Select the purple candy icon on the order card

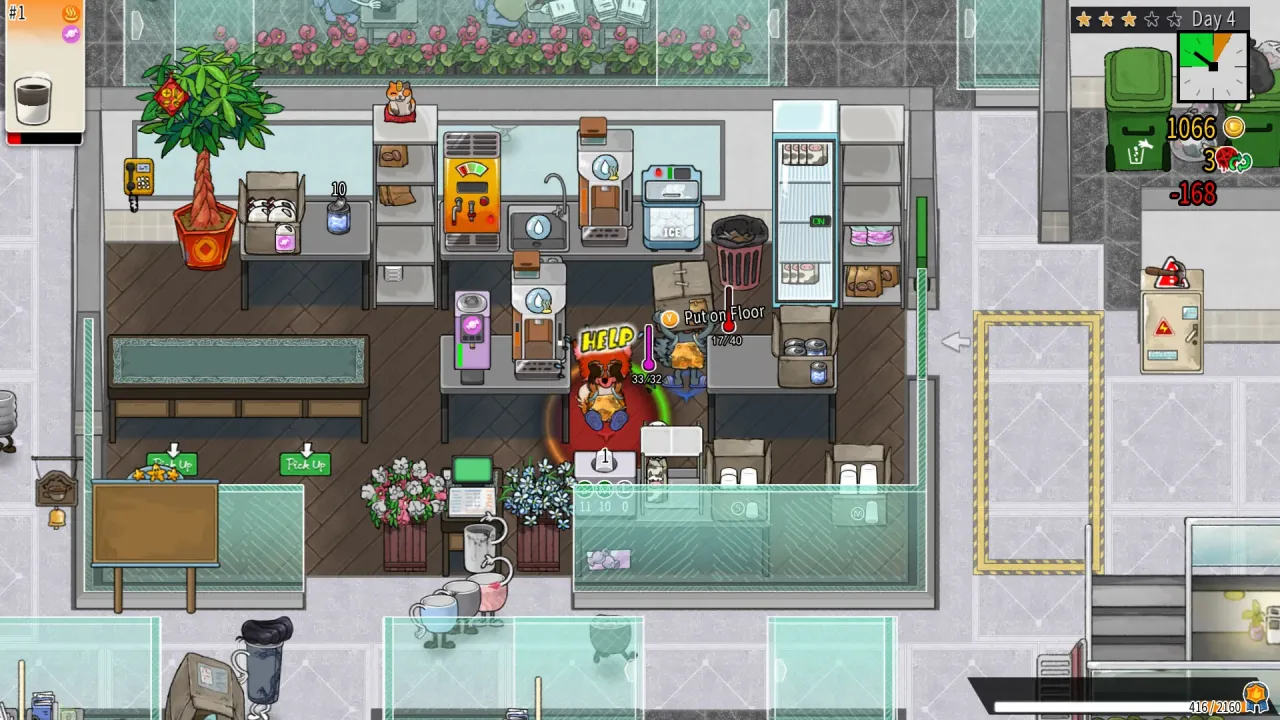(71, 33)
